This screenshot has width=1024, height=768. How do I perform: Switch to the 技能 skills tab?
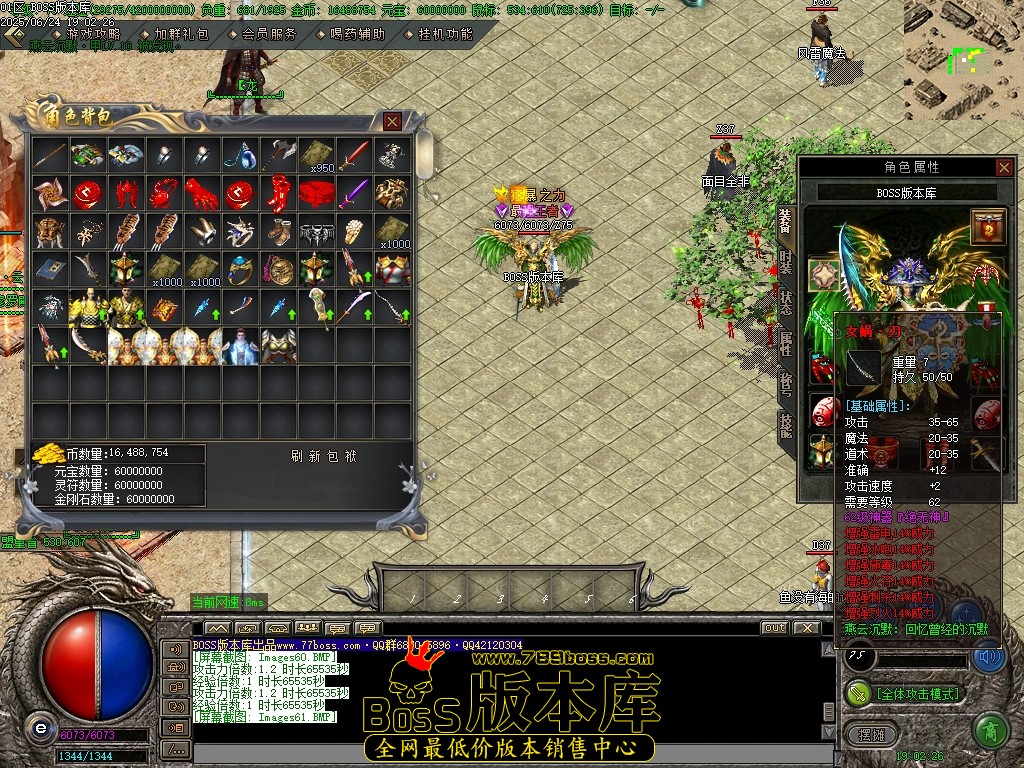(x=787, y=427)
